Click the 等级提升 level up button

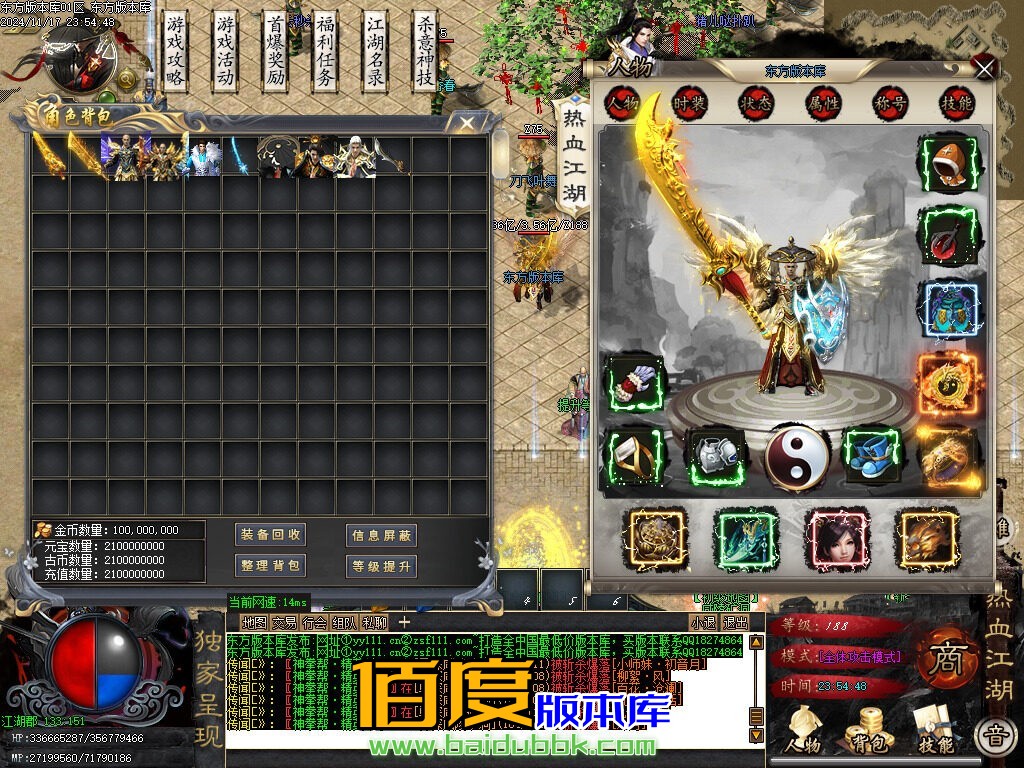[x=381, y=567]
